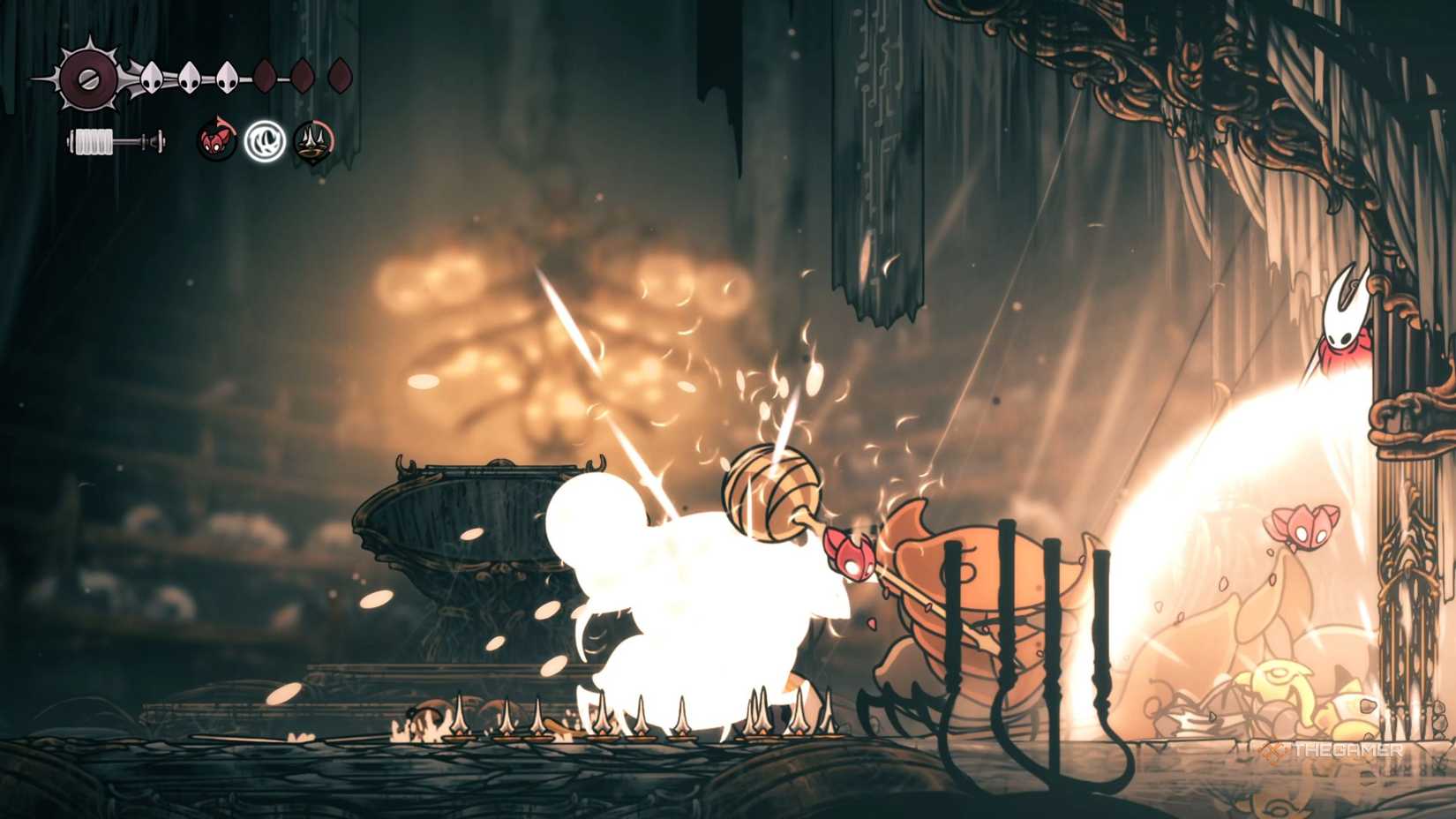
Task: Toggle the last empty mask slot on the right
Action: (339, 76)
